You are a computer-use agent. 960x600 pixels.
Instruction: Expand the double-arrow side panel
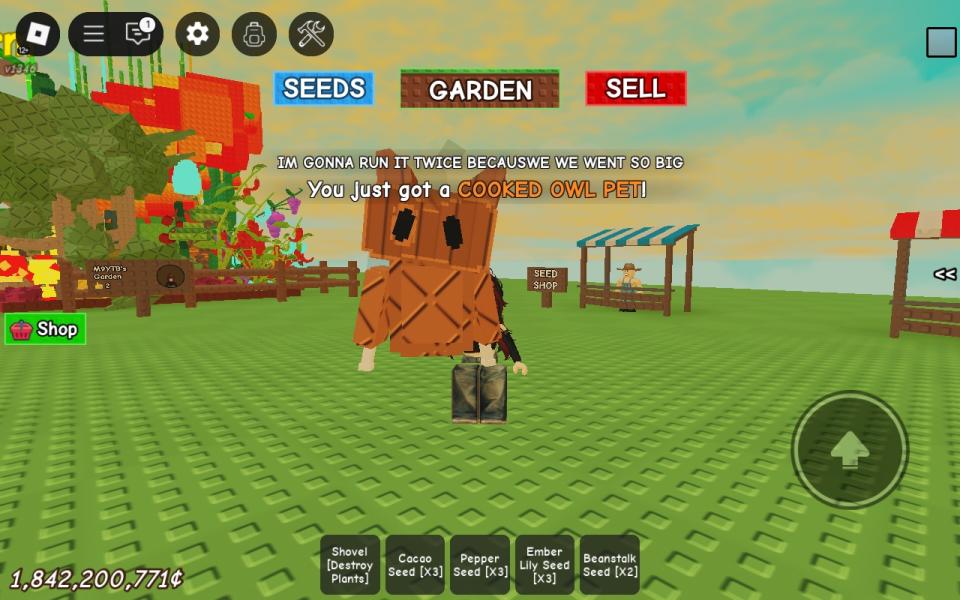(x=944, y=274)
